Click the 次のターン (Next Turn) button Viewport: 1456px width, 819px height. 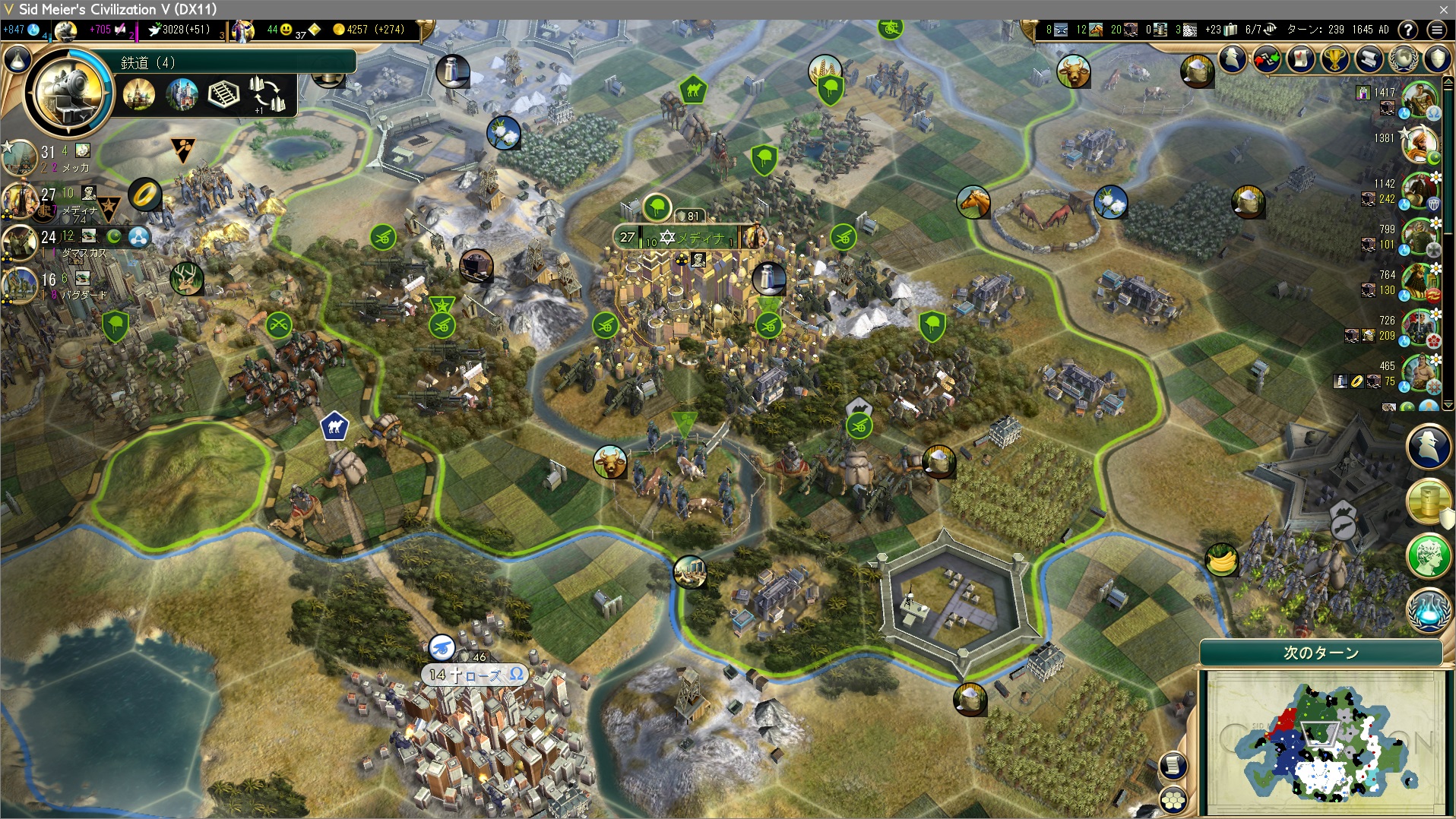click(x=1321, y=653)
